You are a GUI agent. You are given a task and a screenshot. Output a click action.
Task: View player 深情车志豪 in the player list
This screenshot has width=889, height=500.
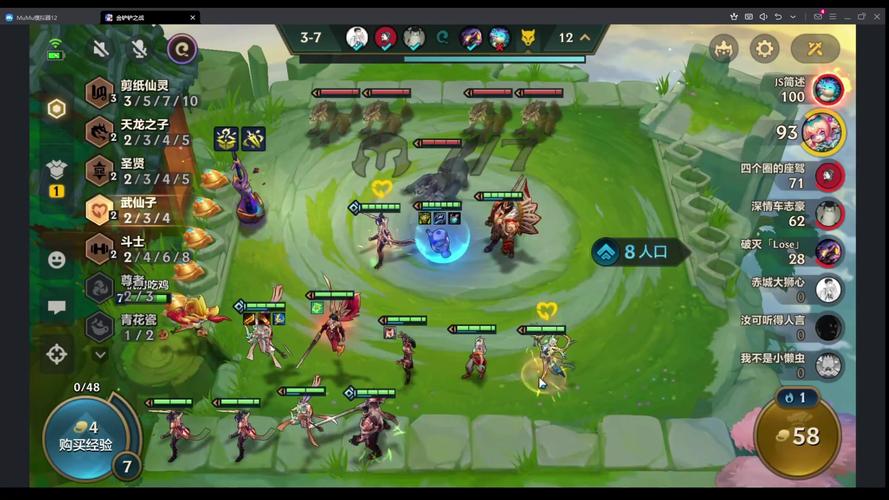[x=826, y=213]
